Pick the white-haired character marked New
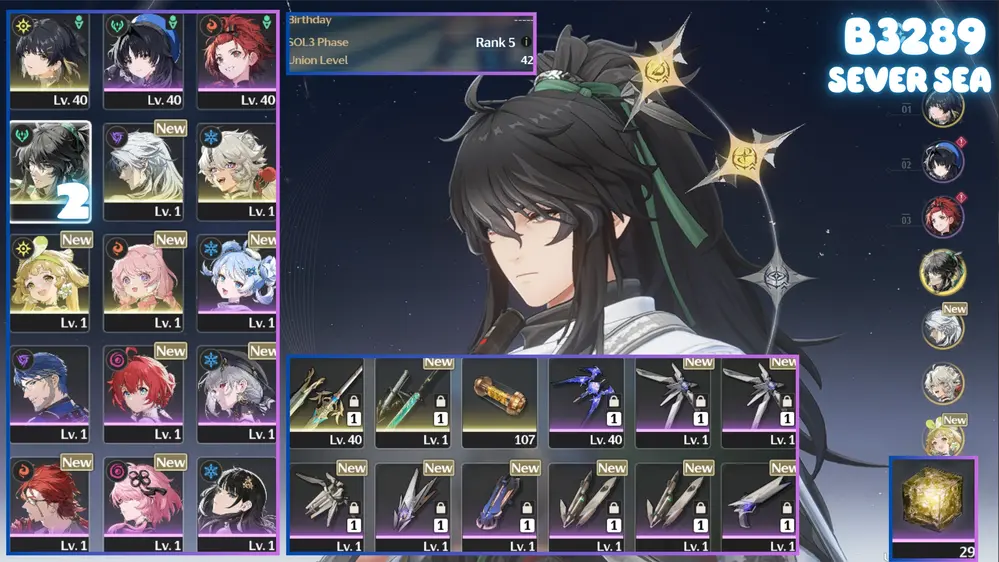 (x=144, y=172)
